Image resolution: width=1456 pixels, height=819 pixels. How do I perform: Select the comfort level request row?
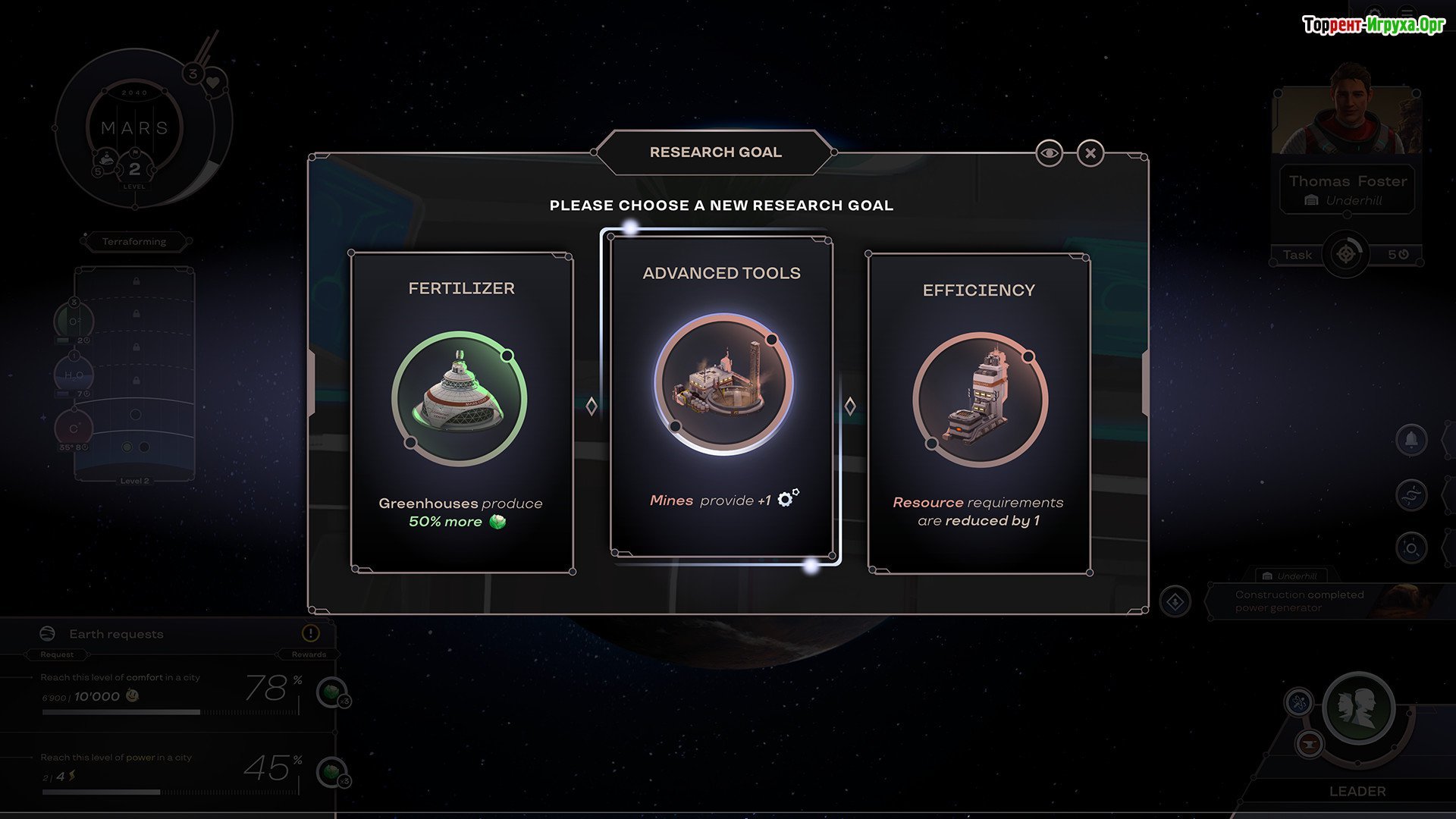(x=167, y=690)
